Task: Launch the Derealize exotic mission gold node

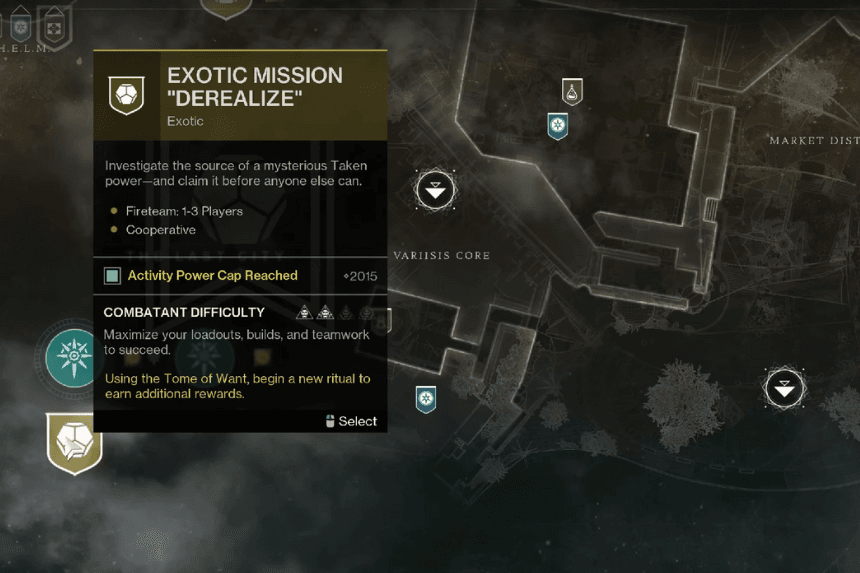Action: point(75,442)
